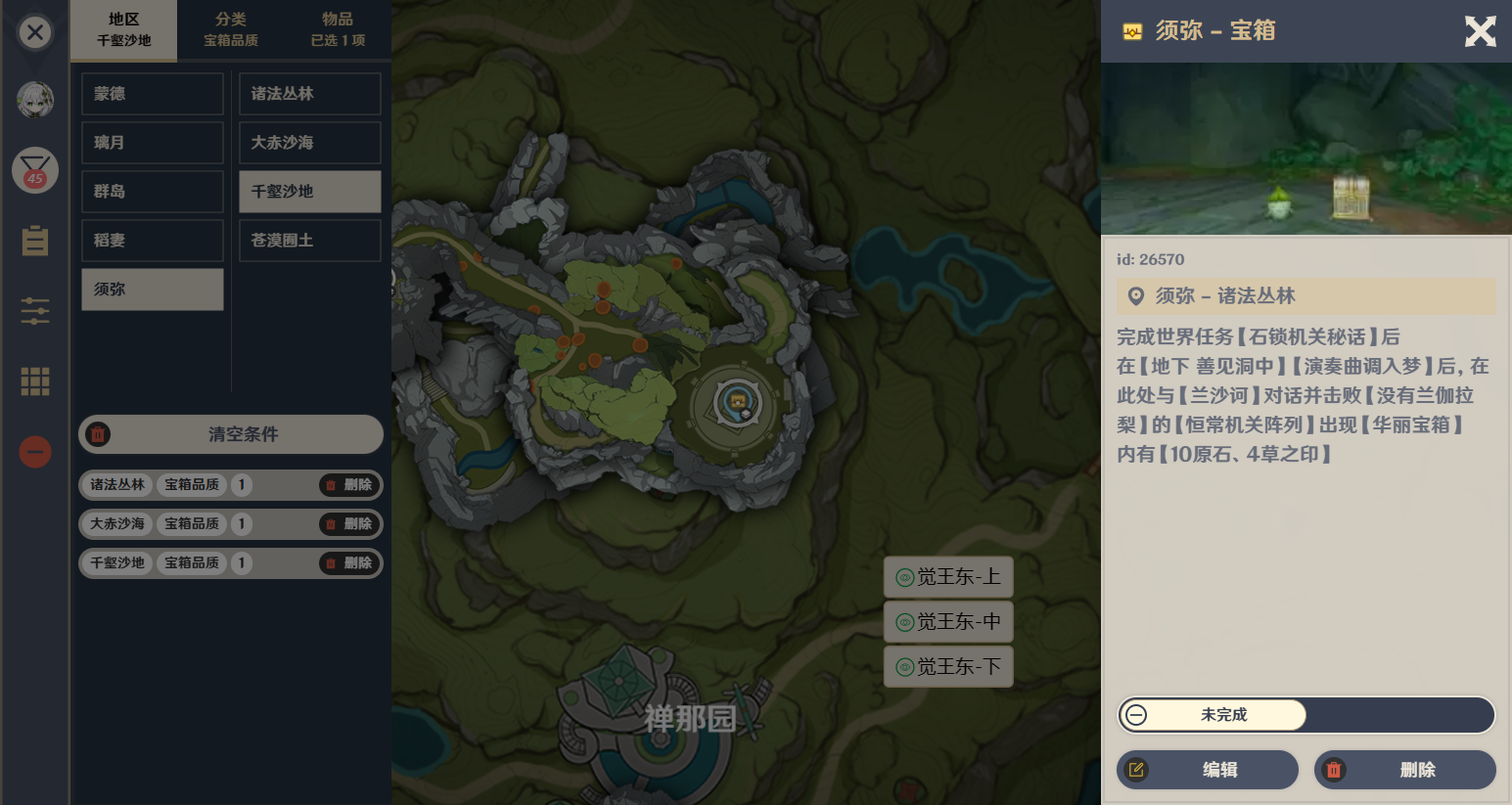This screenshot has height=805, width=1512.
Task: Click the grid overview icon in sidebar
Action: coord(34,381)
